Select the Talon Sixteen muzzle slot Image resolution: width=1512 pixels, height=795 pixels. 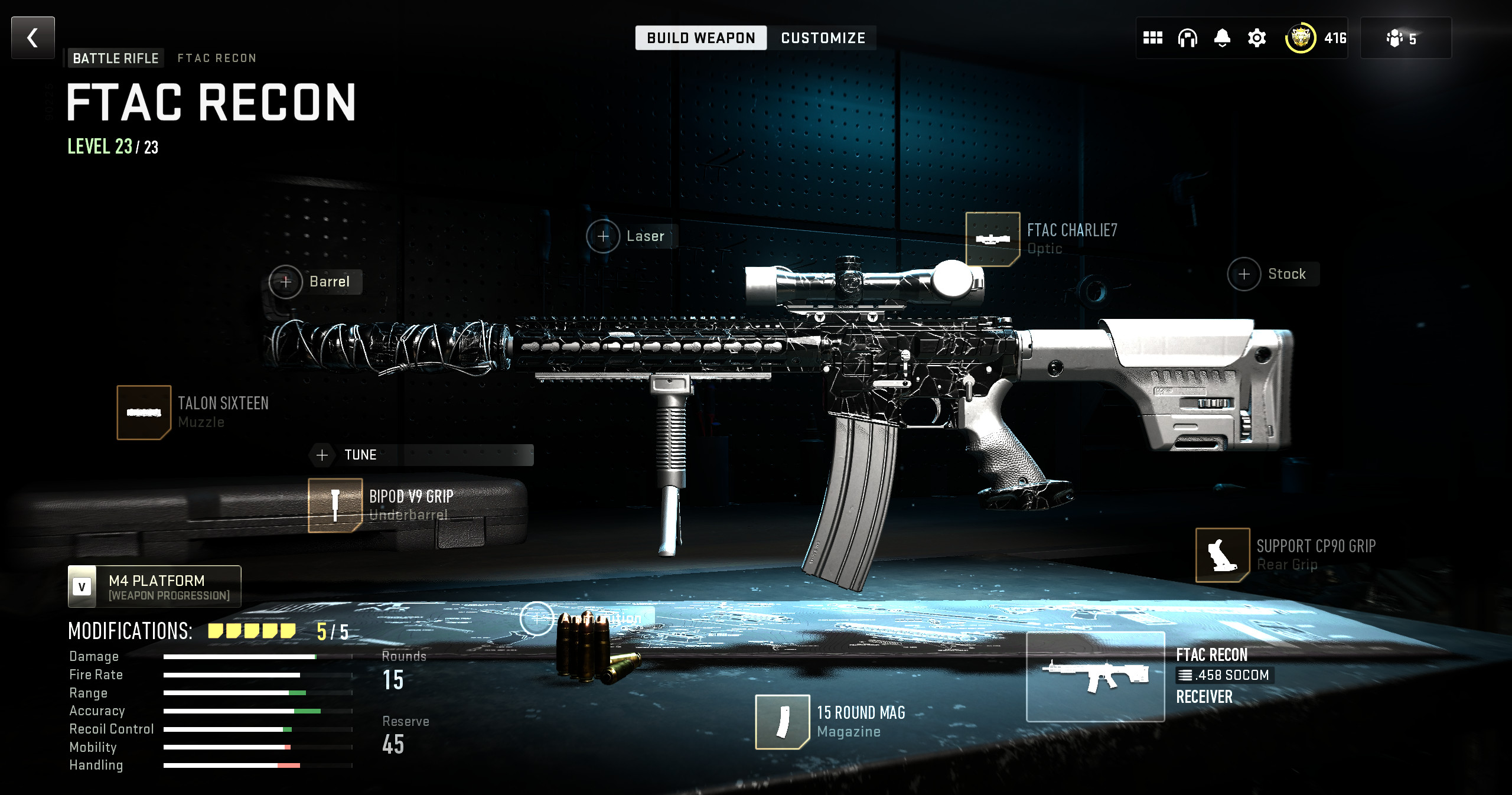point(144,412)
